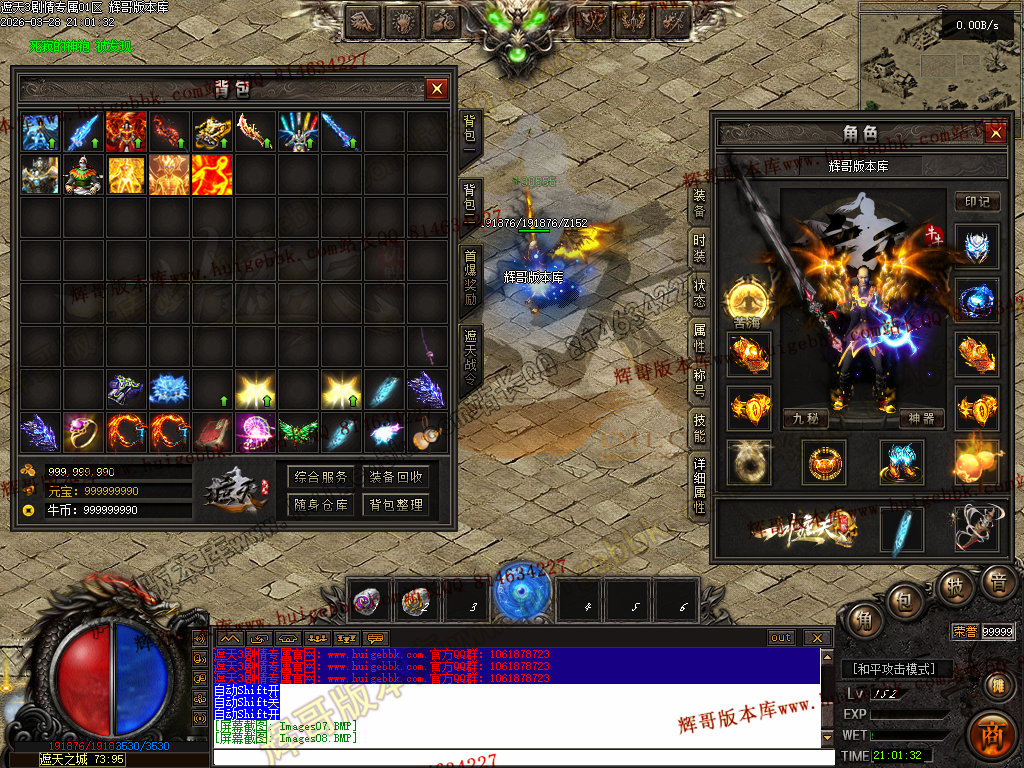Open the 随身仓库 storage
Screen dimensions: 1024x768
(321, 505)
